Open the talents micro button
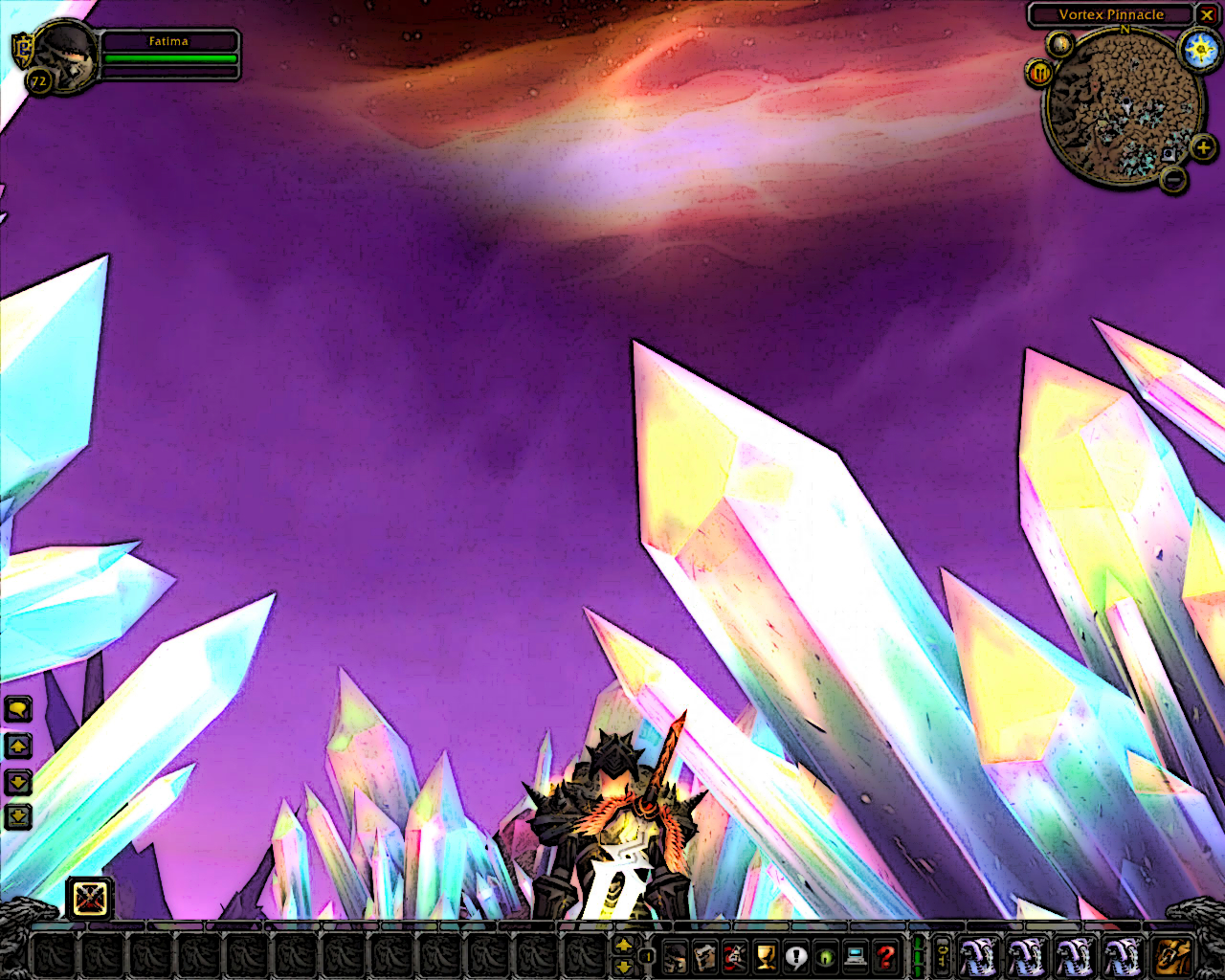Viewport: 1225px width, 980px height. coord(735,956)
